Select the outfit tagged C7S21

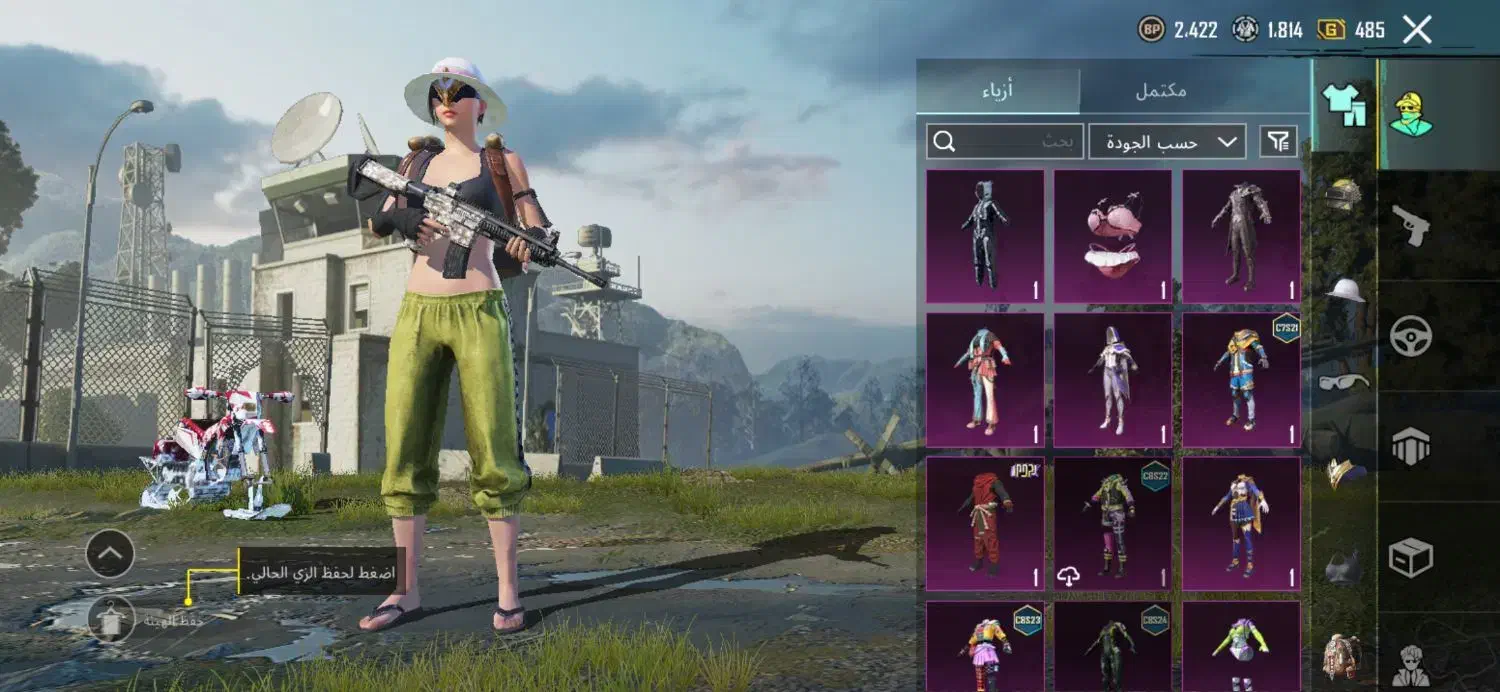(1241, 380)
